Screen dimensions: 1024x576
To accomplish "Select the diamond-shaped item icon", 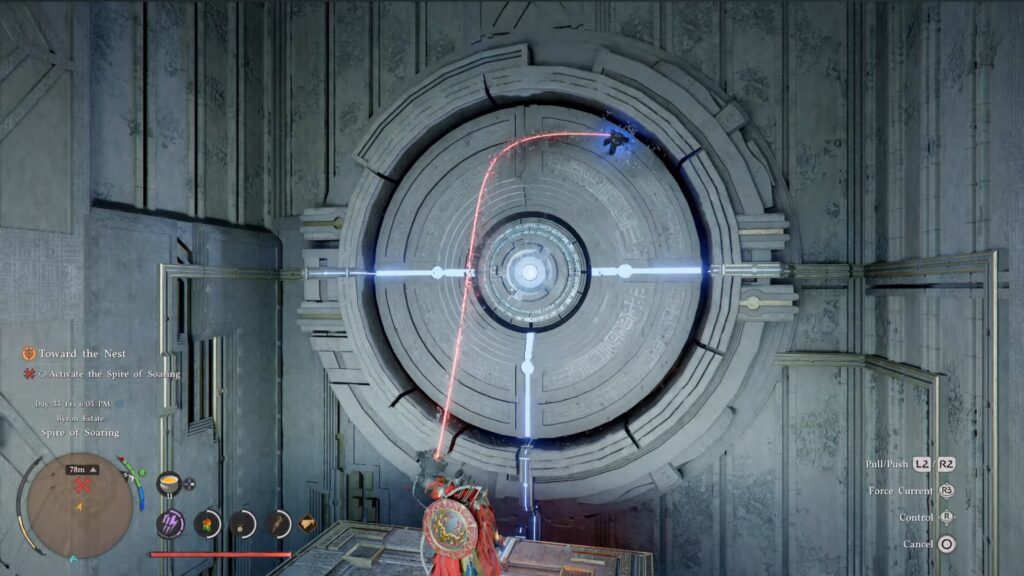I will coord(307,521).
